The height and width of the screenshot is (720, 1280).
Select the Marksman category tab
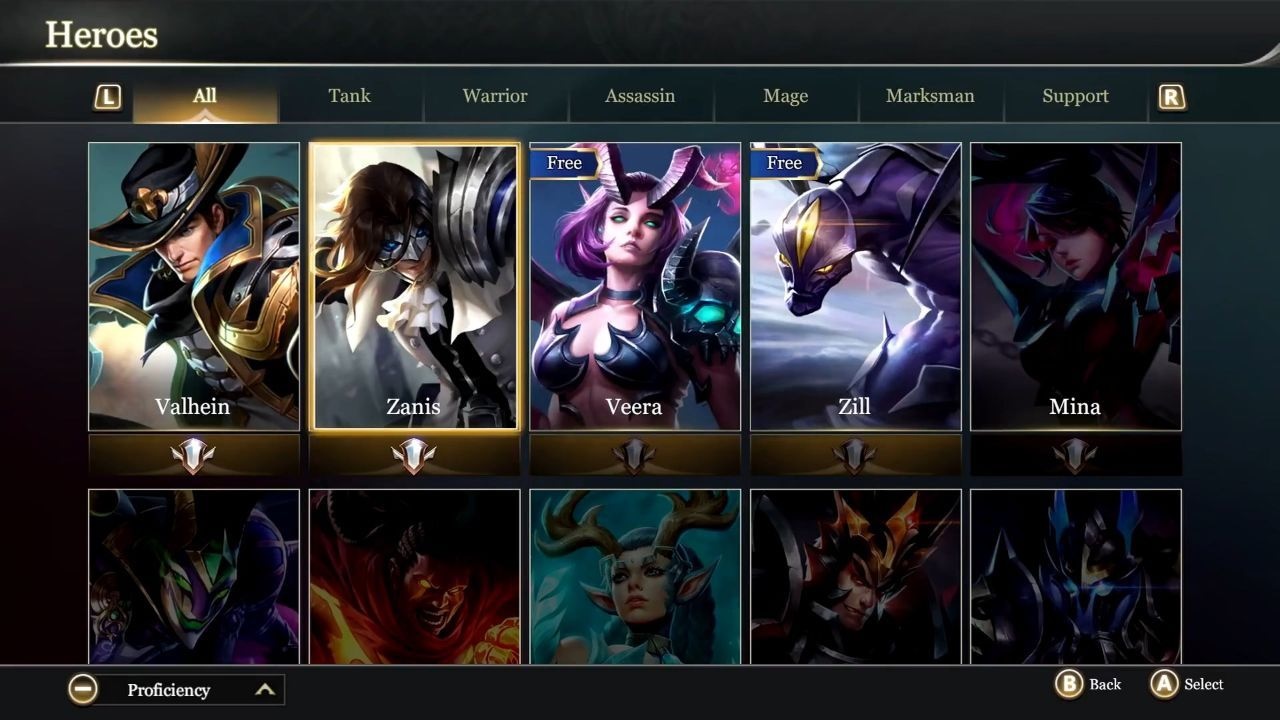pyautogui.click(x=930, y=97)
